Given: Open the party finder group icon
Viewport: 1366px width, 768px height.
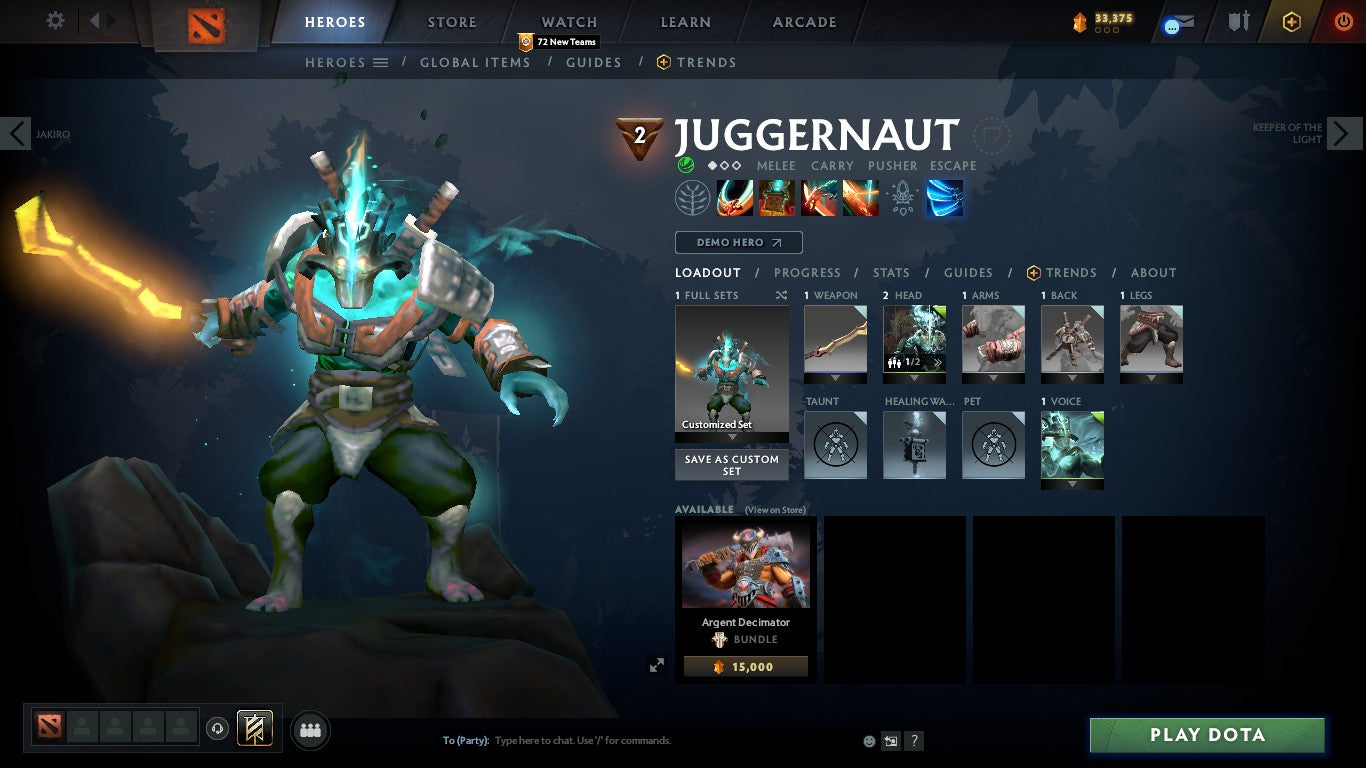Looking at the screenshot, I should coord(310,730).
